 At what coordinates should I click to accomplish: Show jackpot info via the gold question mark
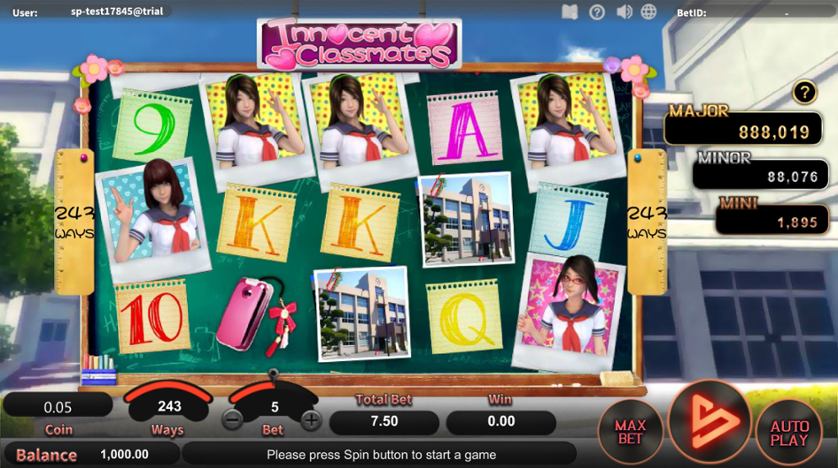(805, 93)
